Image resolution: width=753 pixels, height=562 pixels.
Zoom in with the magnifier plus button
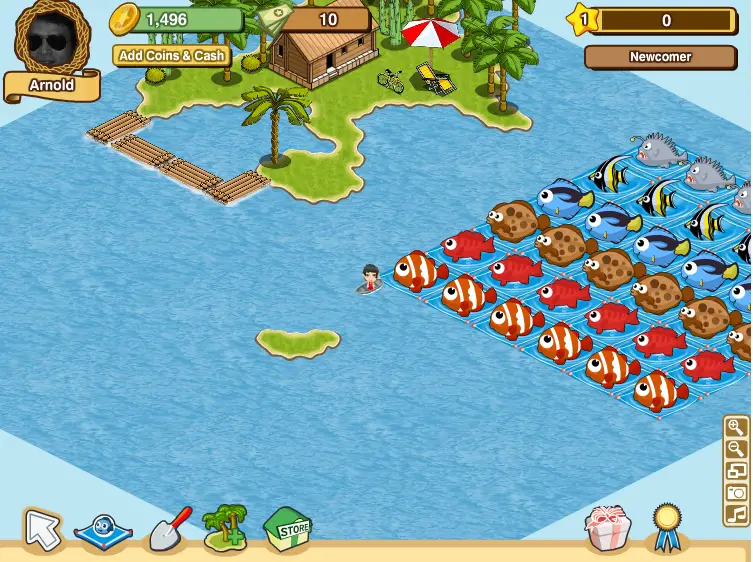[737, 428]
